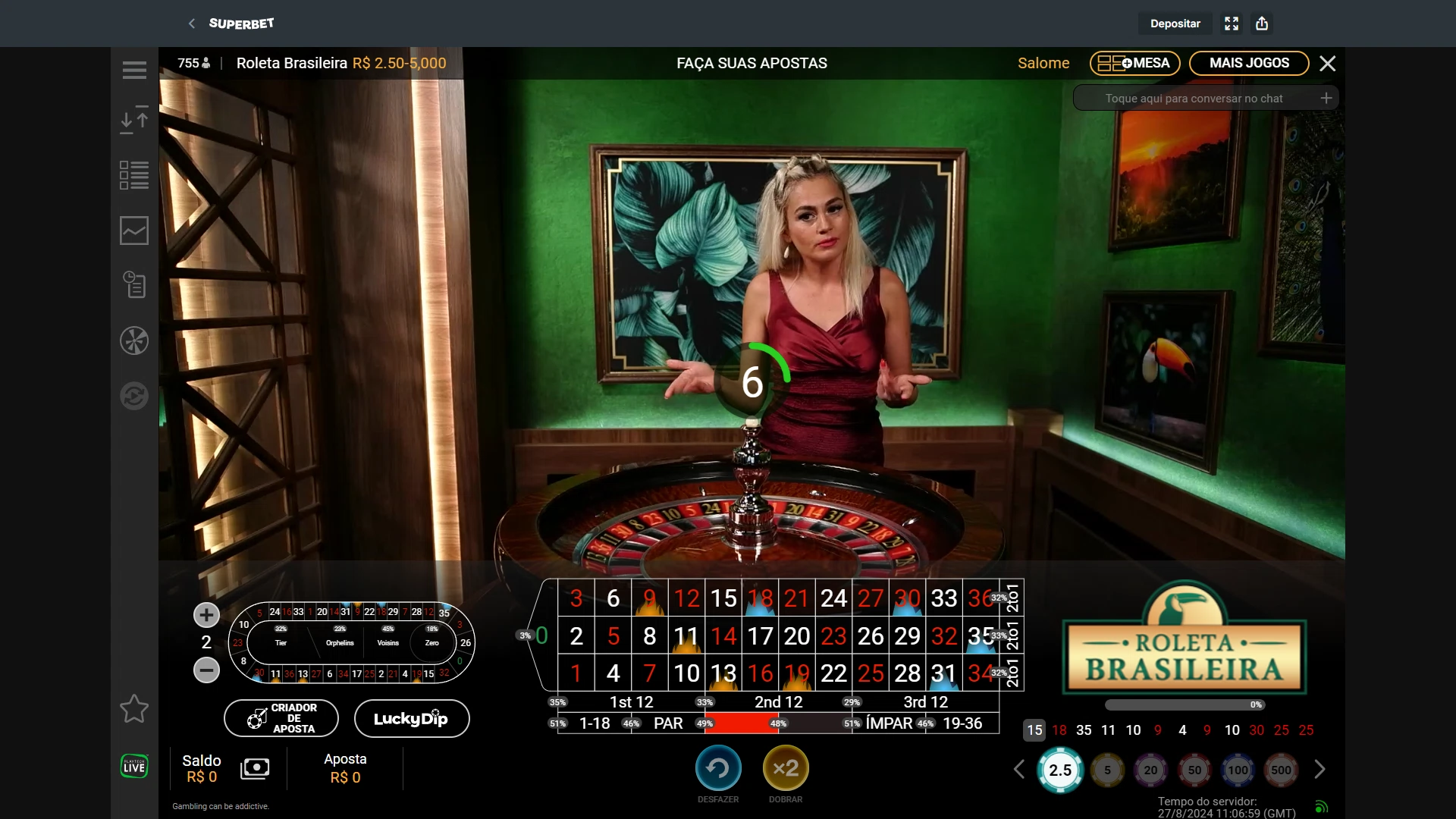Bet on the 1st 12 dozen
This screenshot has width=1456, height=819.
pos(631,702)
